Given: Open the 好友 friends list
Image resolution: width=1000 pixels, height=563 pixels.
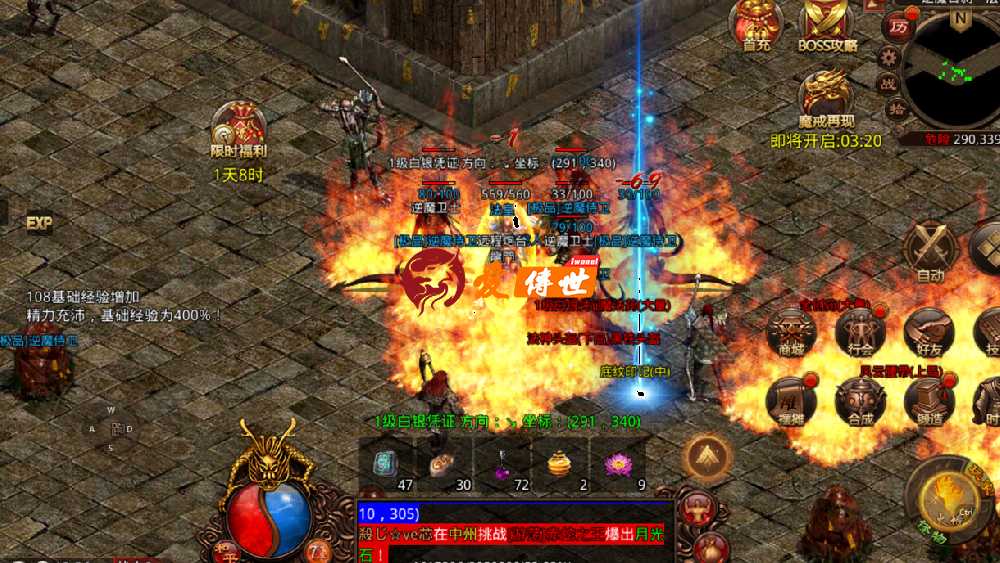Looking at the screenshot, I should point(929,333).
